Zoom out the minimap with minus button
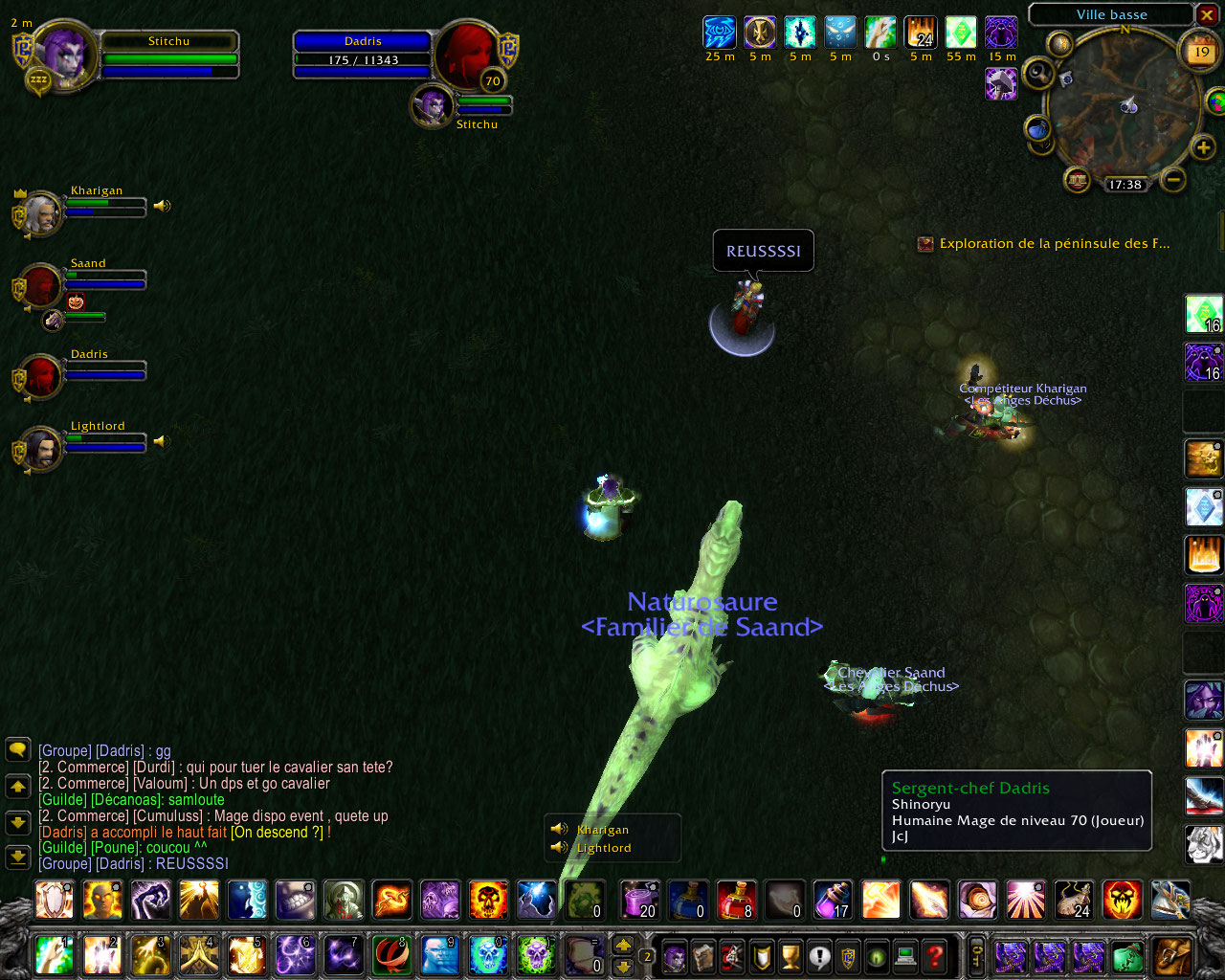Viewport: 1225px width, 980px height. tap(1173, 179)
